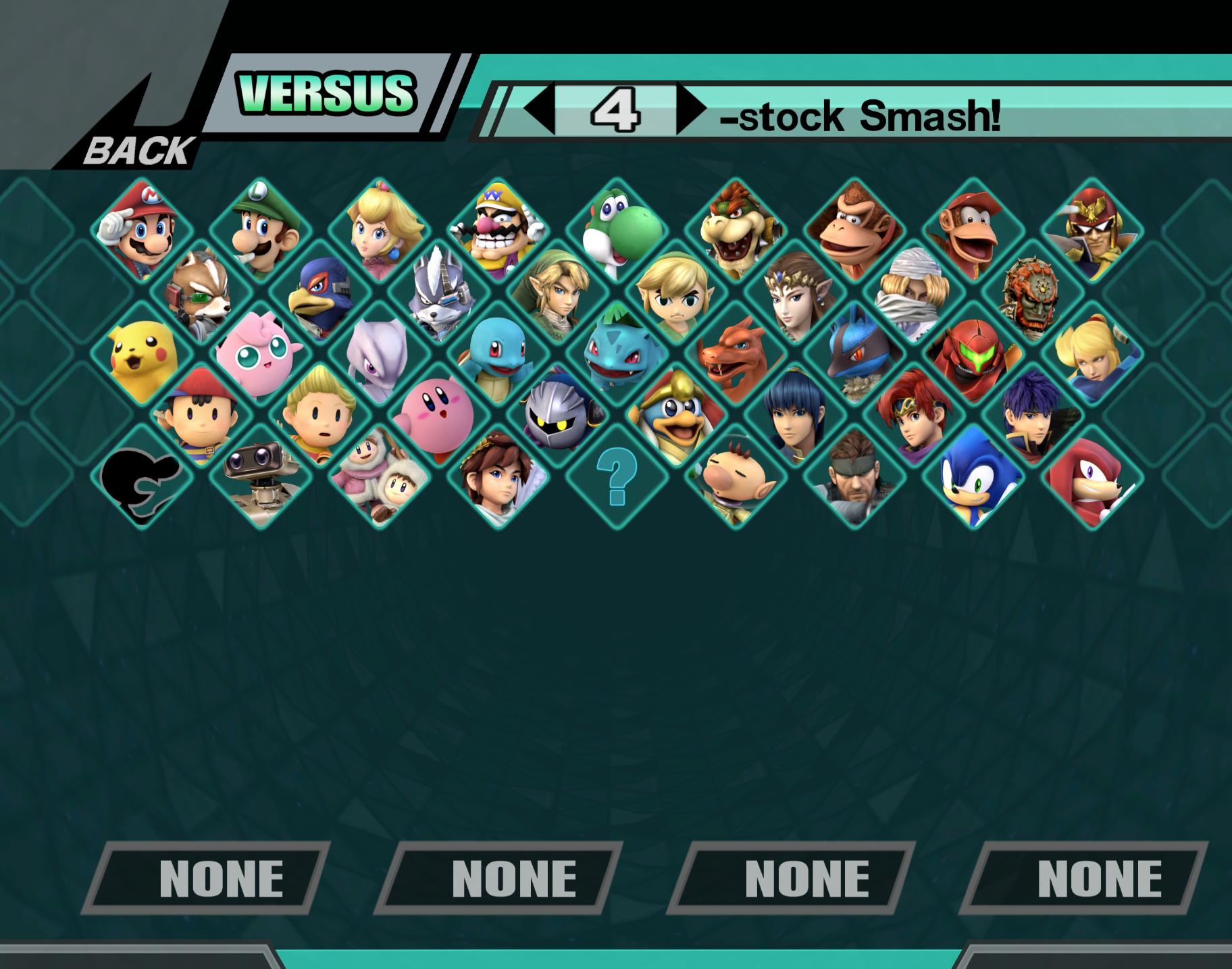This screenshot has width=1232, height=969.
Task: Choose Mr. Game & Watch silhouette
Action: point(142,477)
